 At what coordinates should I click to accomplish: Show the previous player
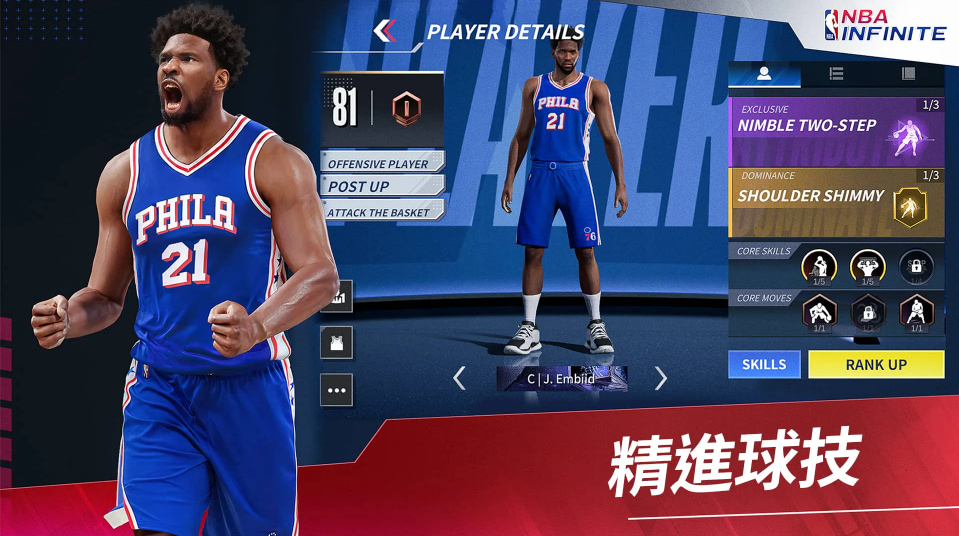tap(459, 378)
